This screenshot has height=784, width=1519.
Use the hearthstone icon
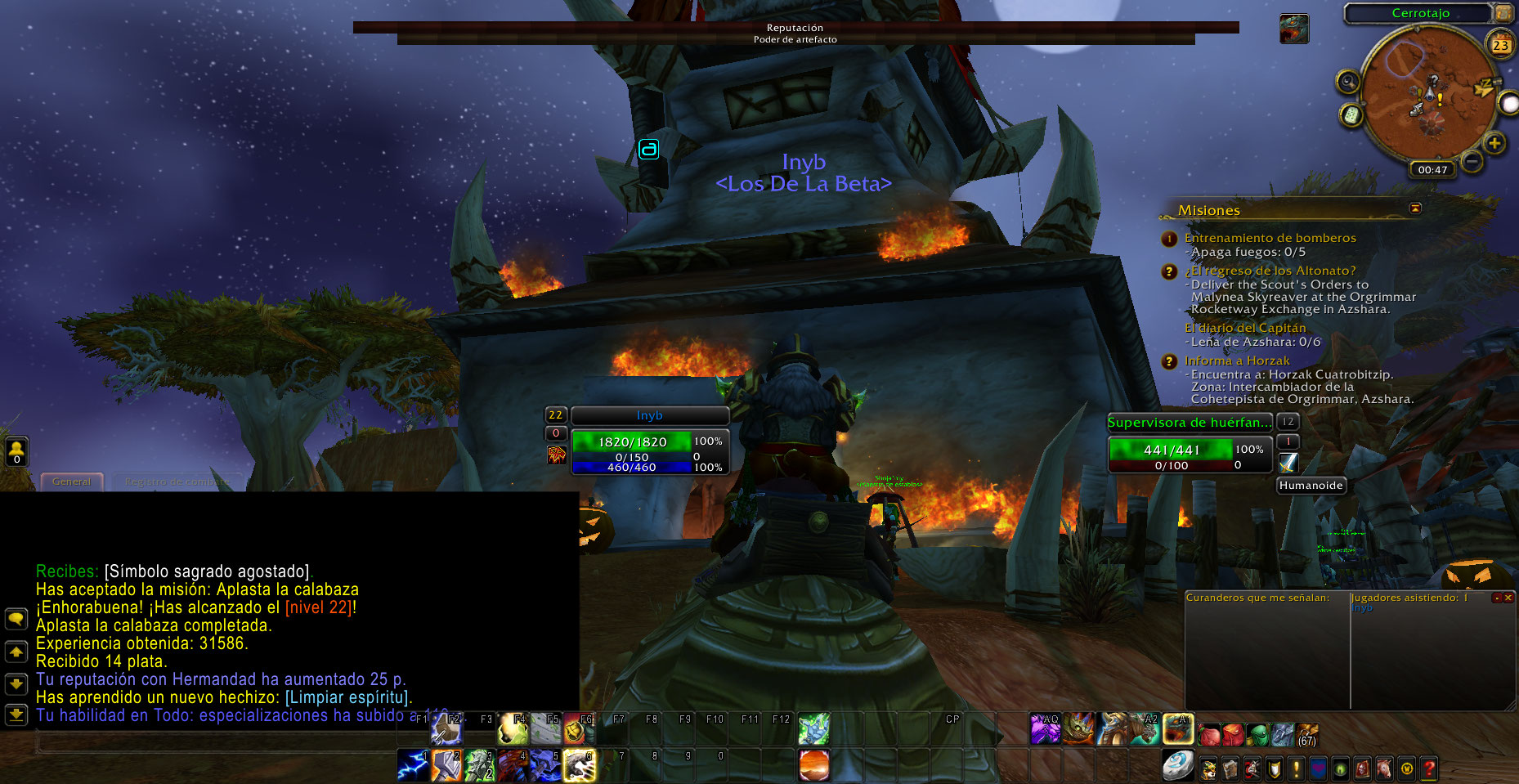point(1177,765)
